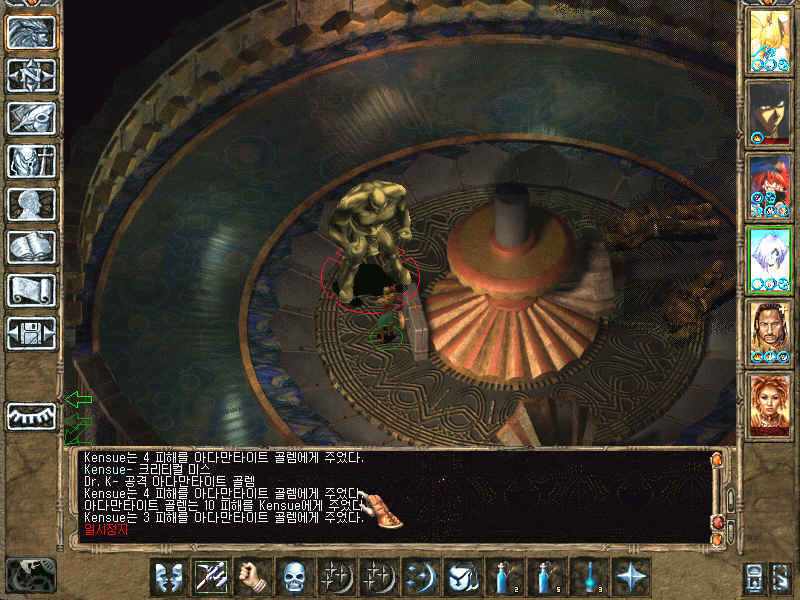Screen dimensions: 800x600
Task: Open the inventory screen
Action: 31,161
